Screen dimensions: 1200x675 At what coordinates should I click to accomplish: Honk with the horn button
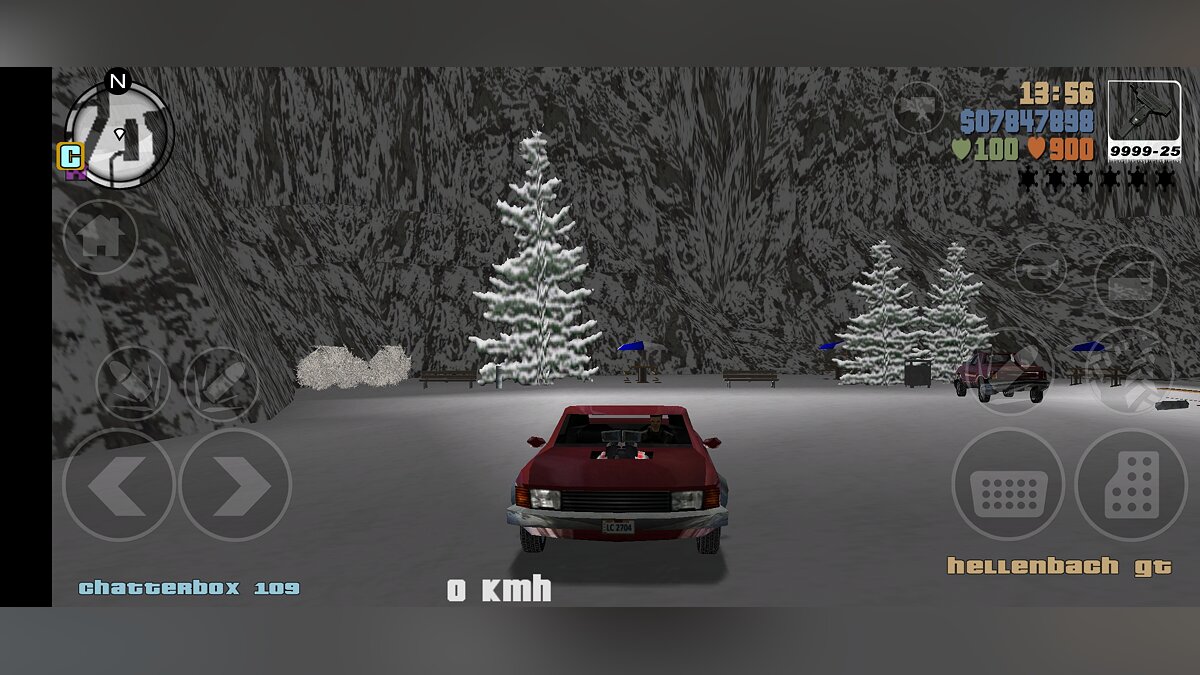[1040, 268]
